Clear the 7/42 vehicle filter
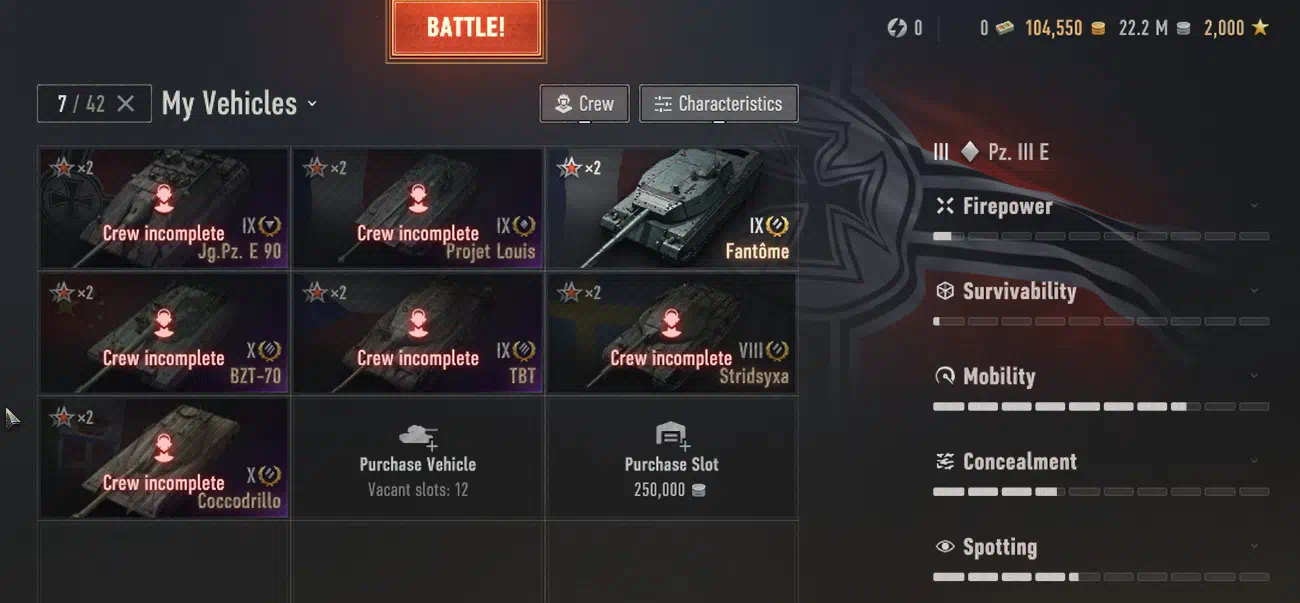 pos(126,104)
